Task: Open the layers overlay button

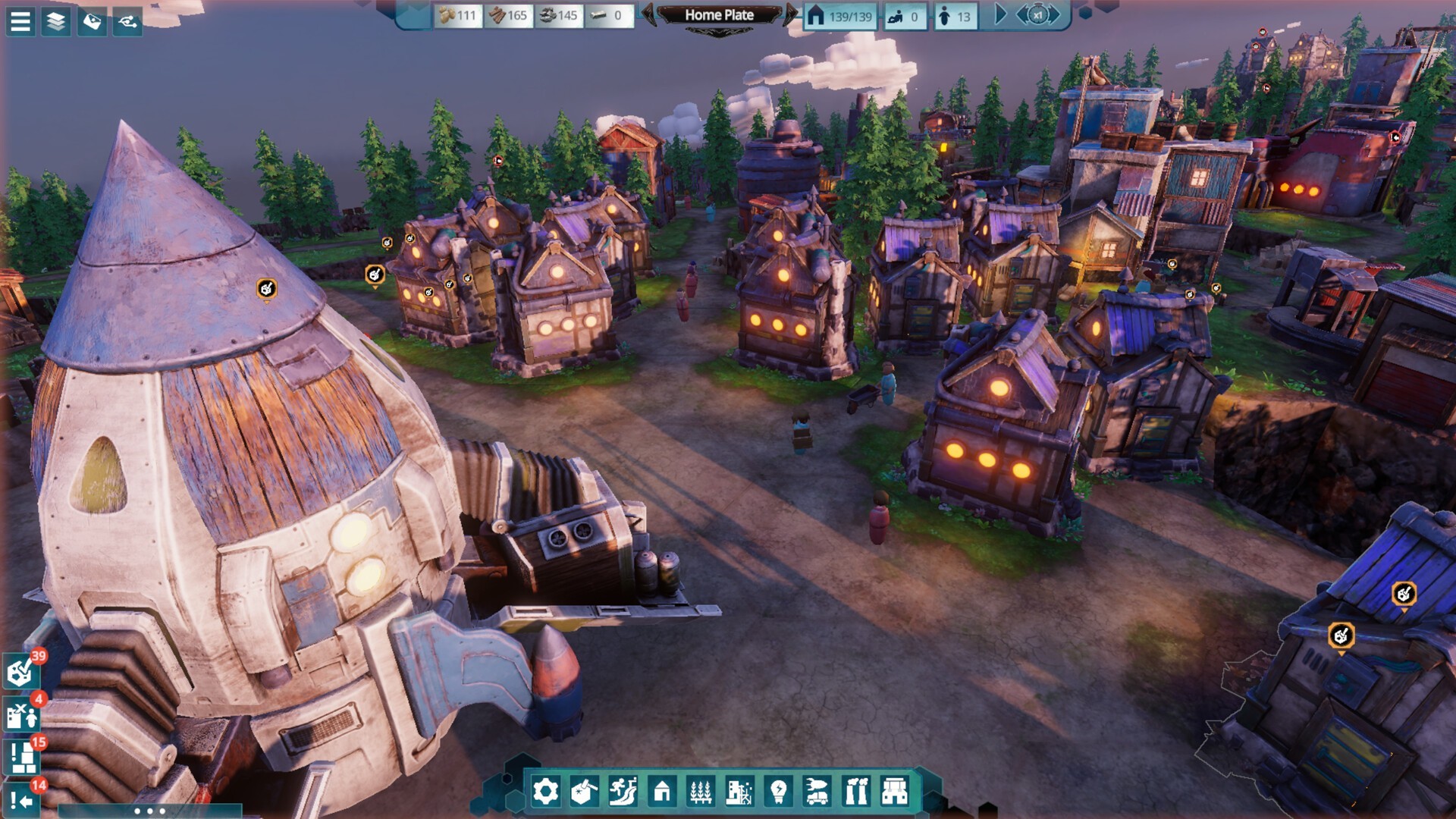Action: (x=56, y=22)
